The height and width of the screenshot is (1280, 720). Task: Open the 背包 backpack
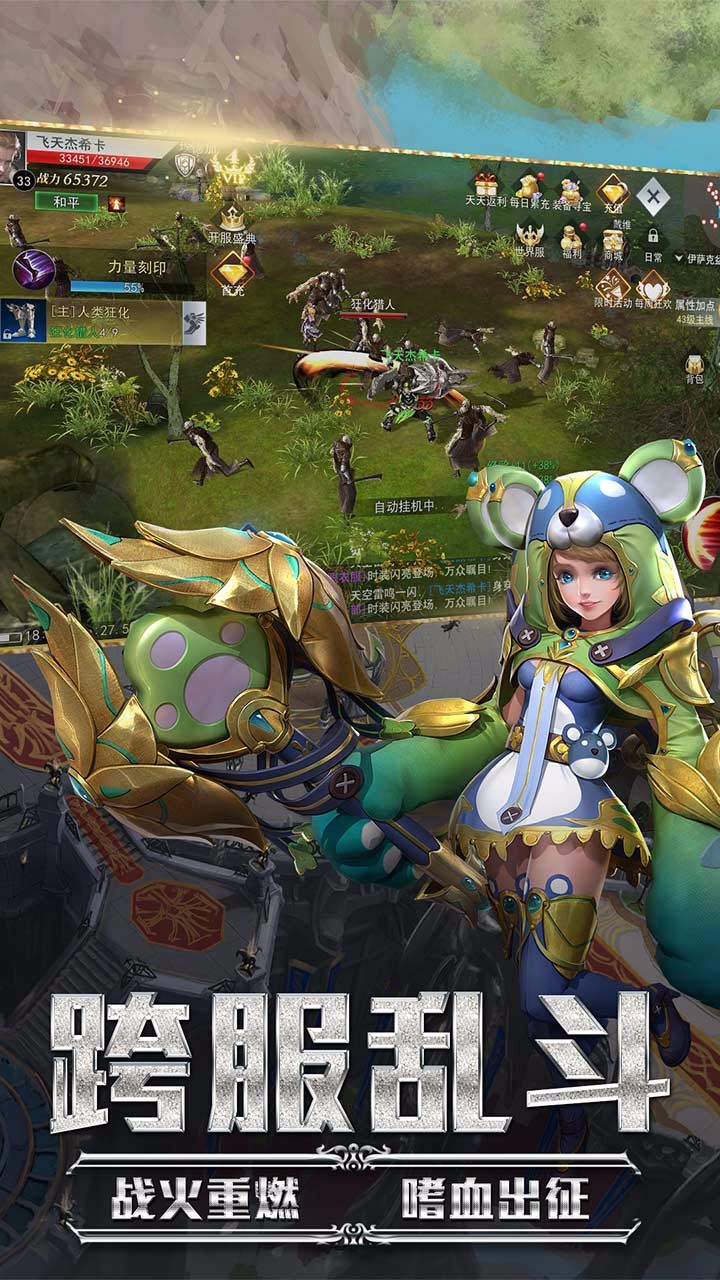click(695, 364)
